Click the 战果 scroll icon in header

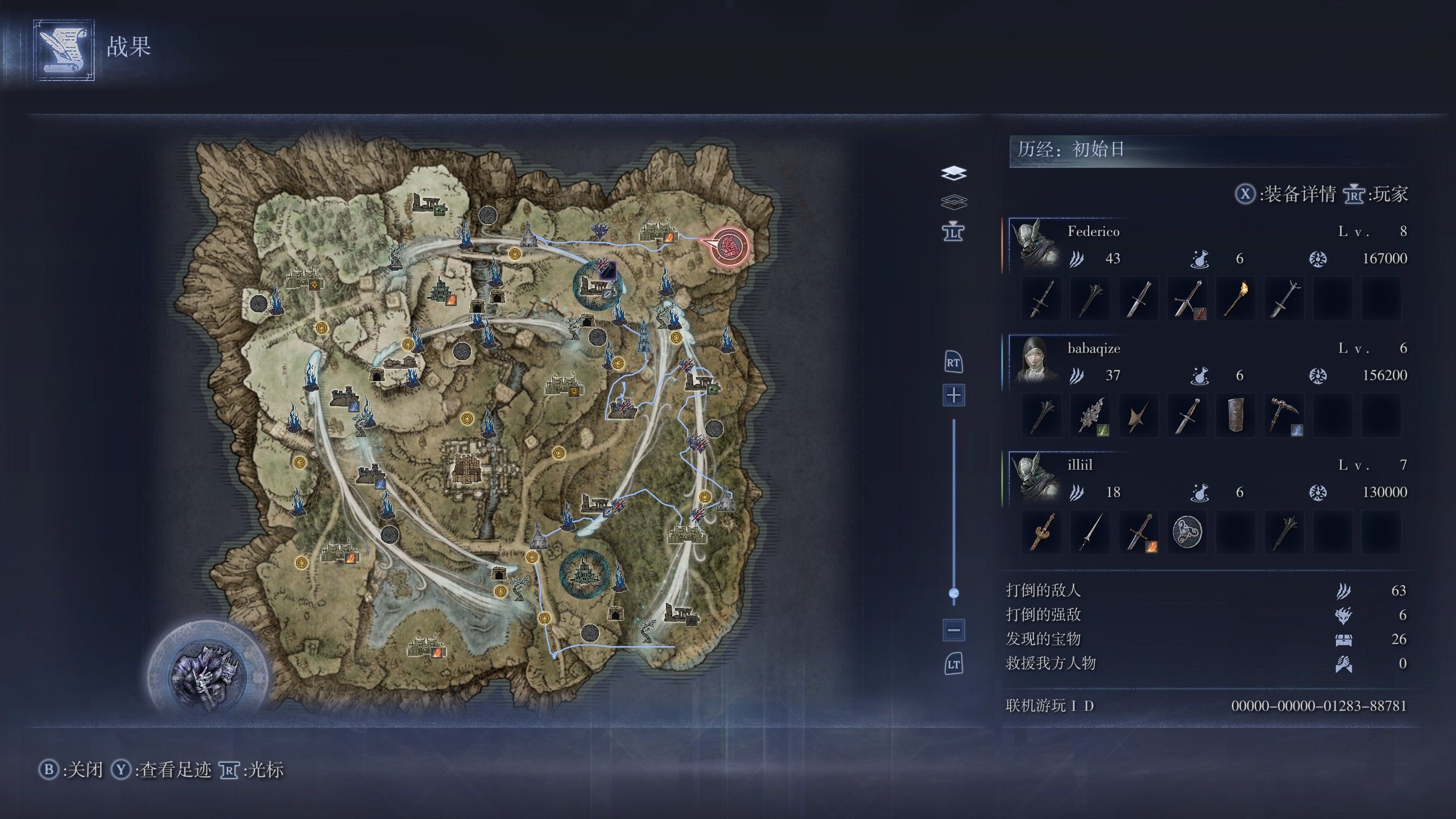[64, 50]
